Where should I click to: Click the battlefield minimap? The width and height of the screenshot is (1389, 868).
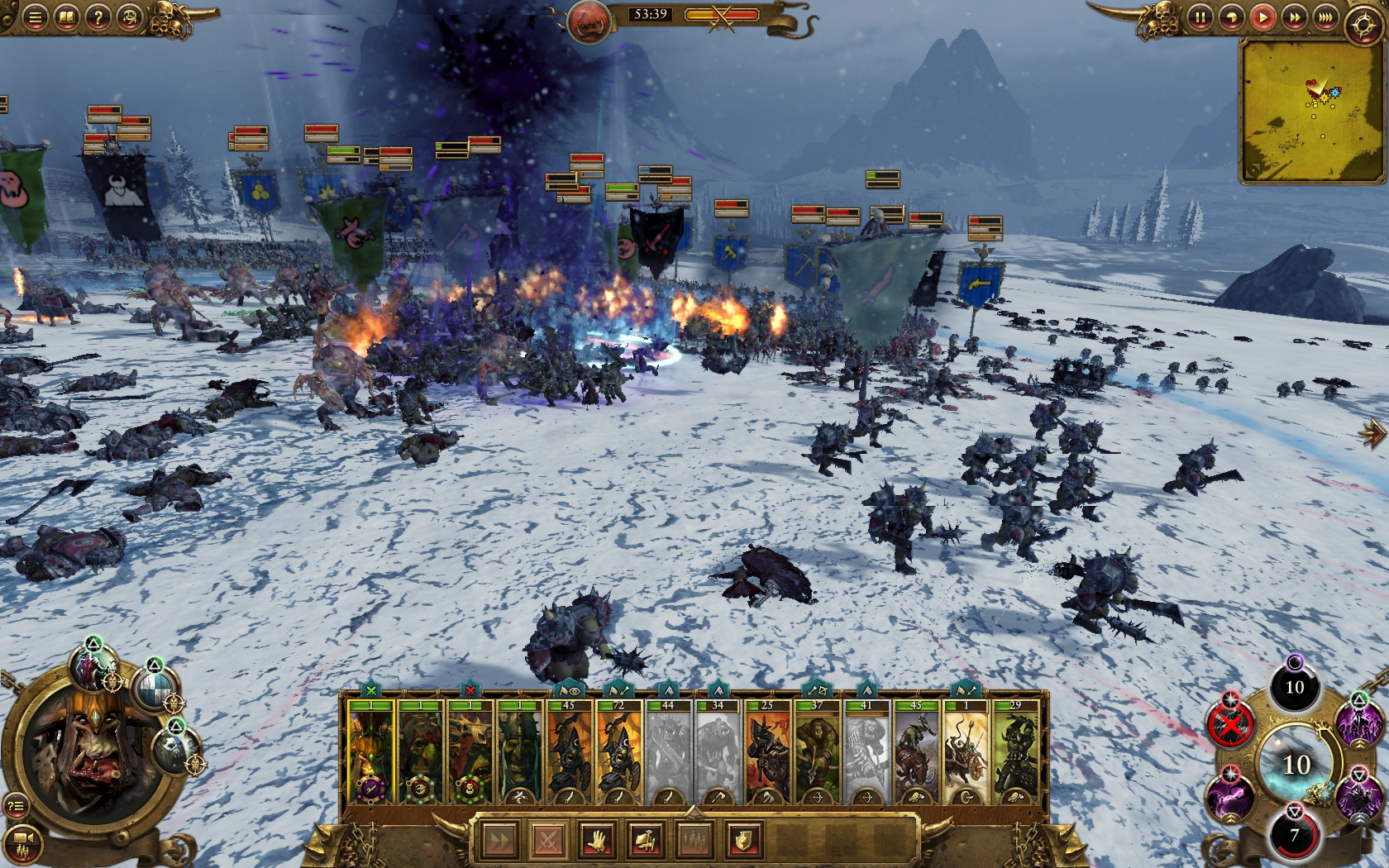click(1310, 112)
